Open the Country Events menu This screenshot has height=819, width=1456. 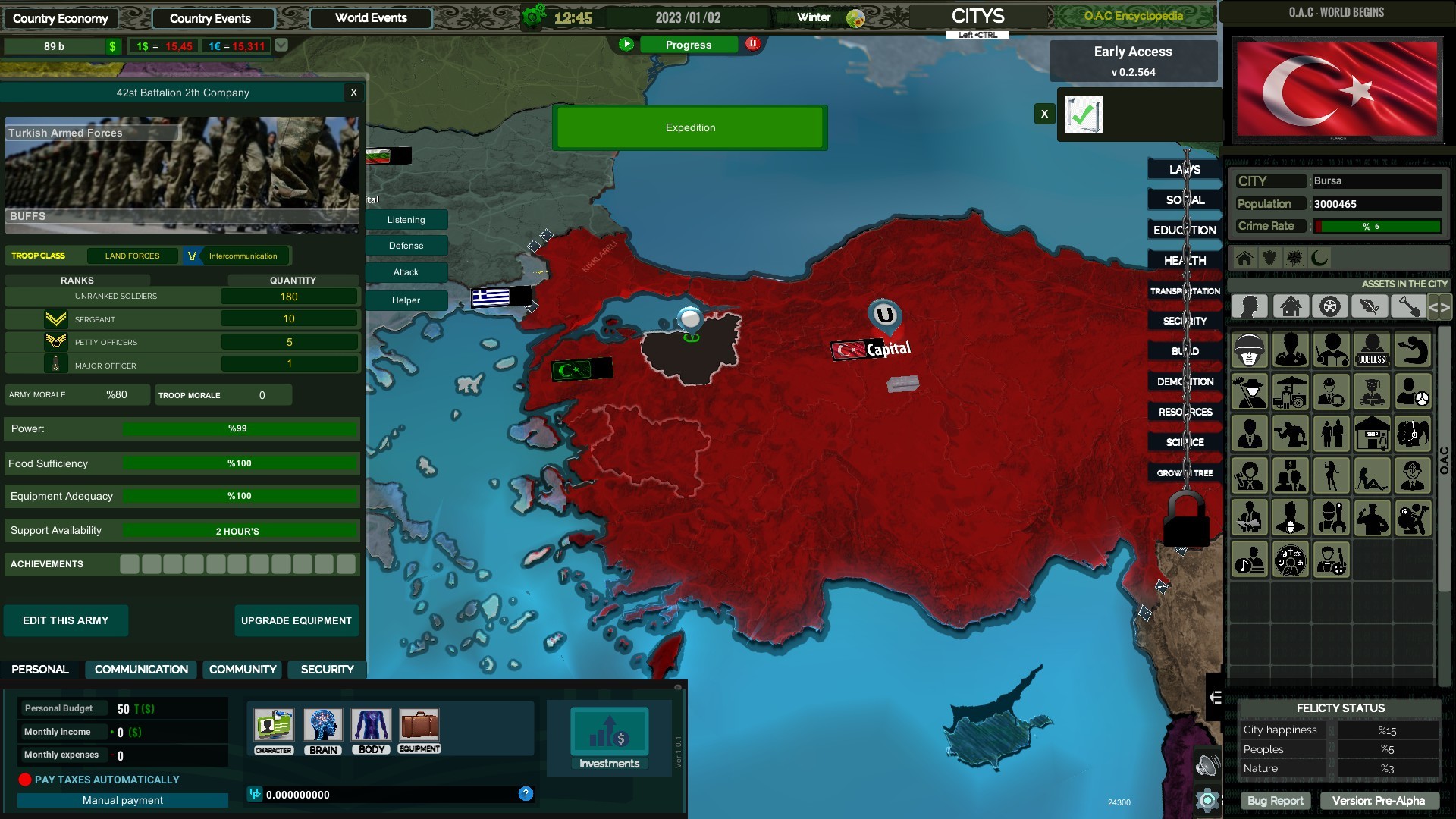[212, 17]
